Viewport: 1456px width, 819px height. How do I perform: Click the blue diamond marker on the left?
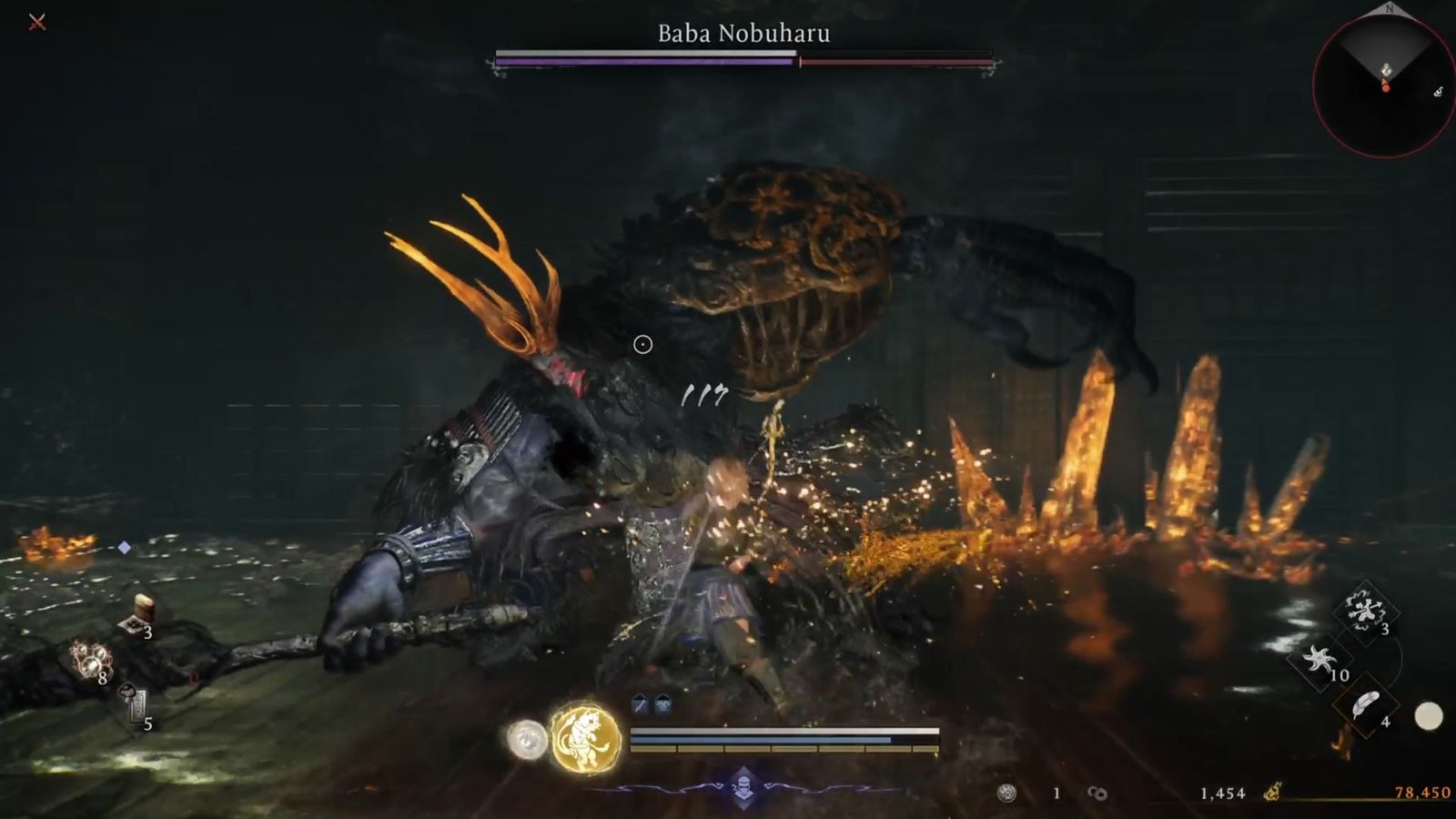pos(124,547)
